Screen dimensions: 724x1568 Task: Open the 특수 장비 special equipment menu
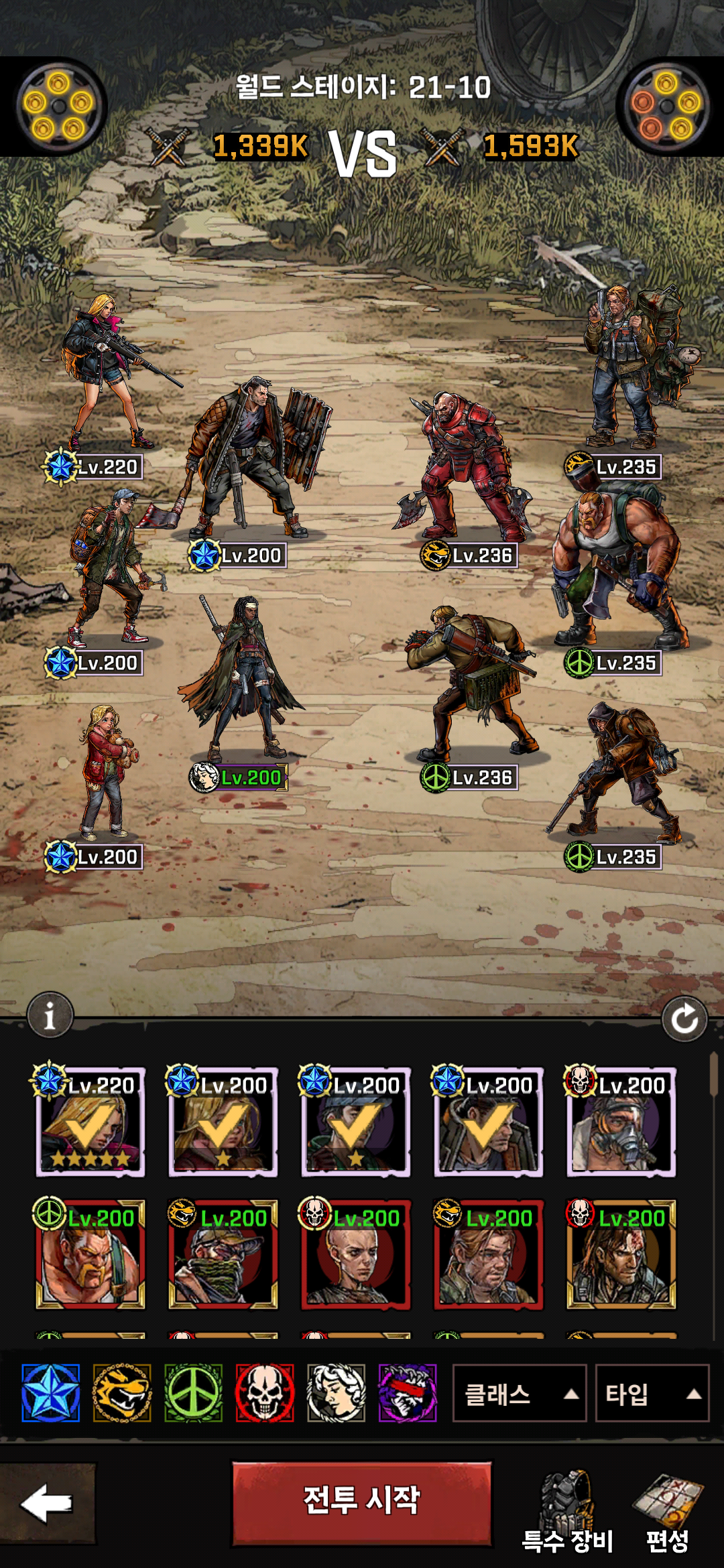point(567,1511)
